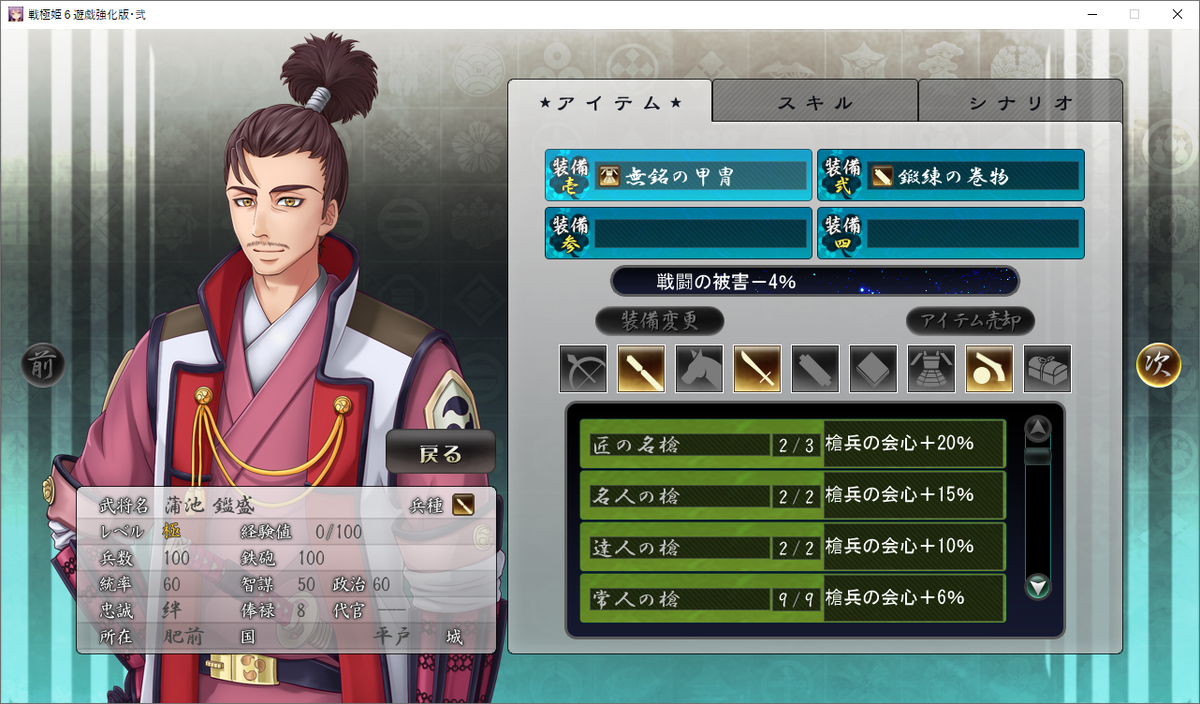Select equipment slot one with 無銘の甲冑
Screen dimensions: 1200x704
(678, 176)
